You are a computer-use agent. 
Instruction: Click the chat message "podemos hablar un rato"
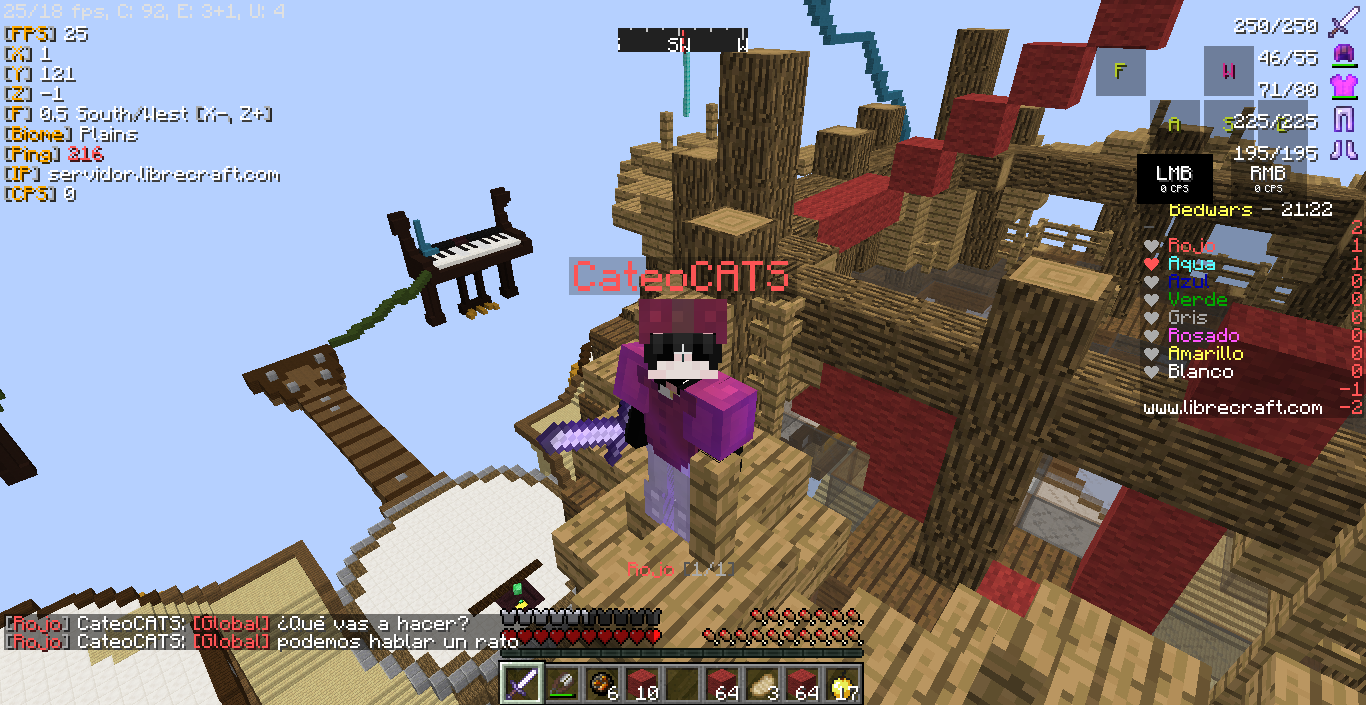397,642
